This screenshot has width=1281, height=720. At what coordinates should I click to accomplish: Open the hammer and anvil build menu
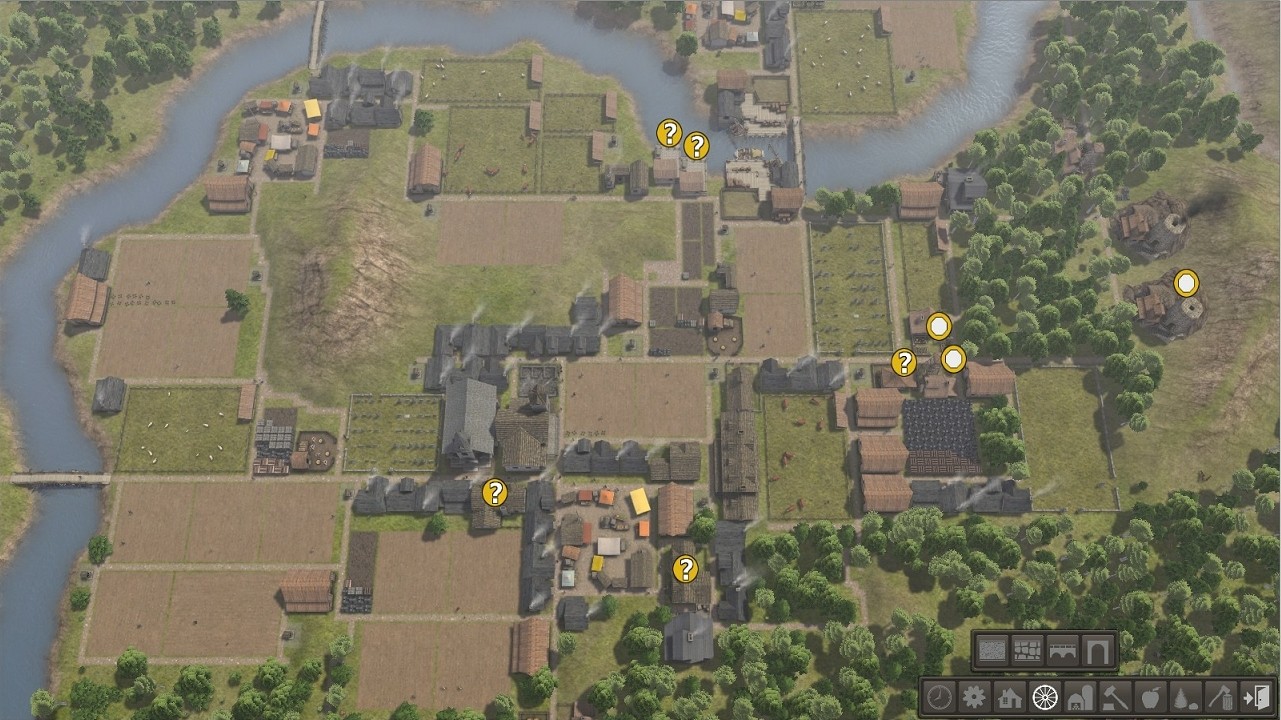click(1114, 697)
